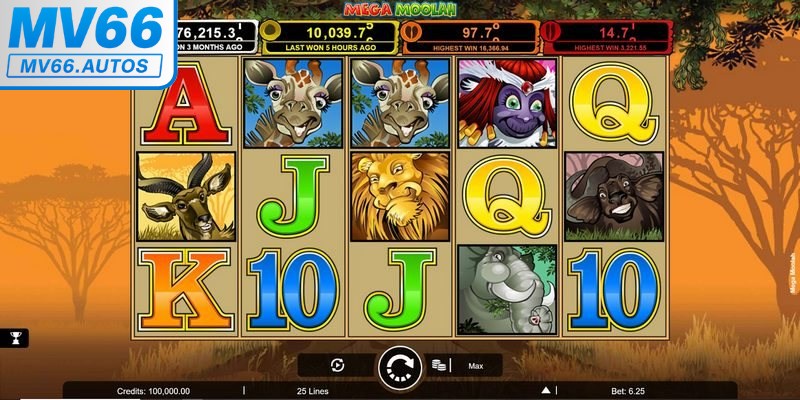Spin the reels with the circular arrow button

coord(400,367)
